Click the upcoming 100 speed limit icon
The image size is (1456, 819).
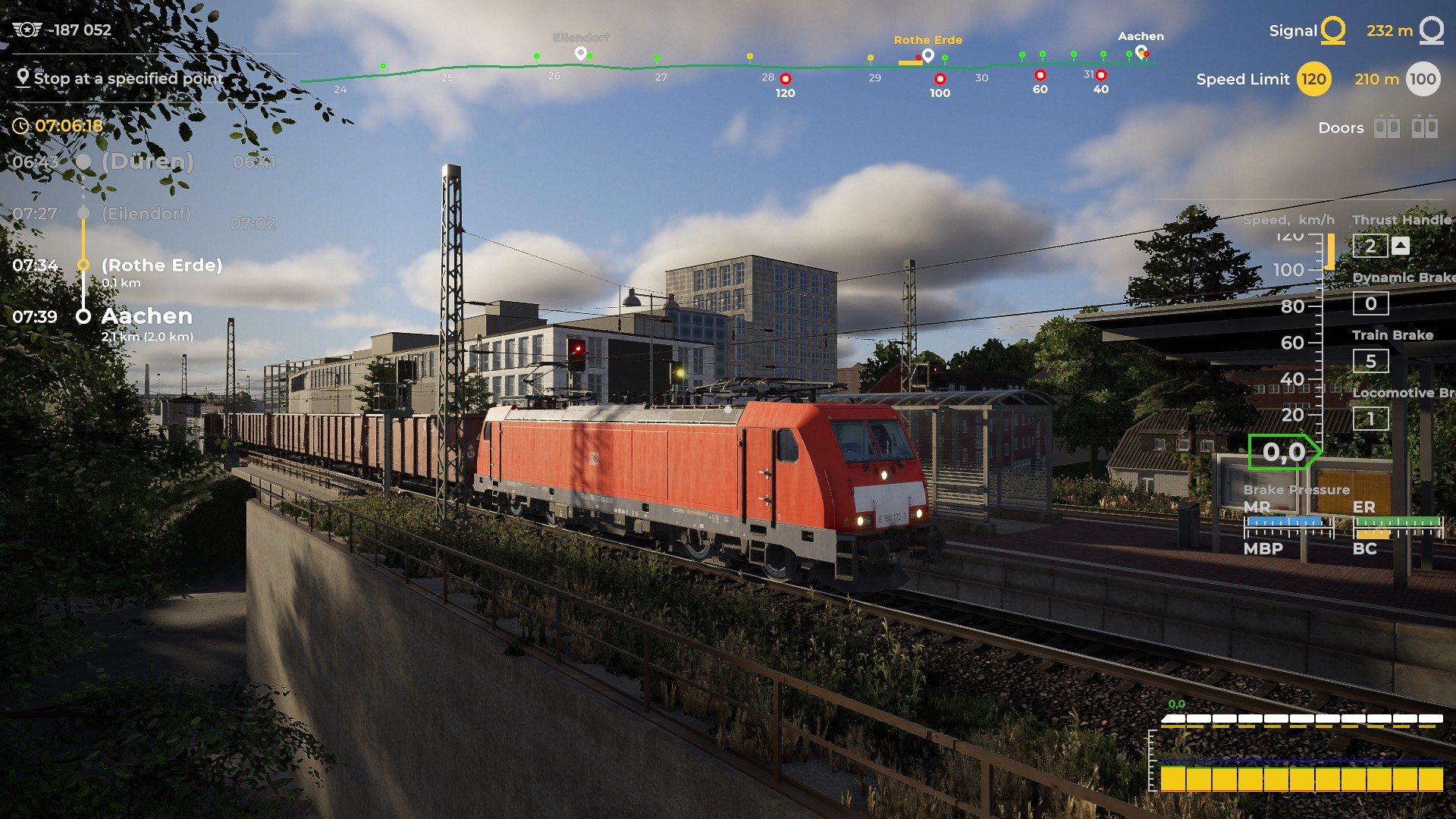[1422, 79]
